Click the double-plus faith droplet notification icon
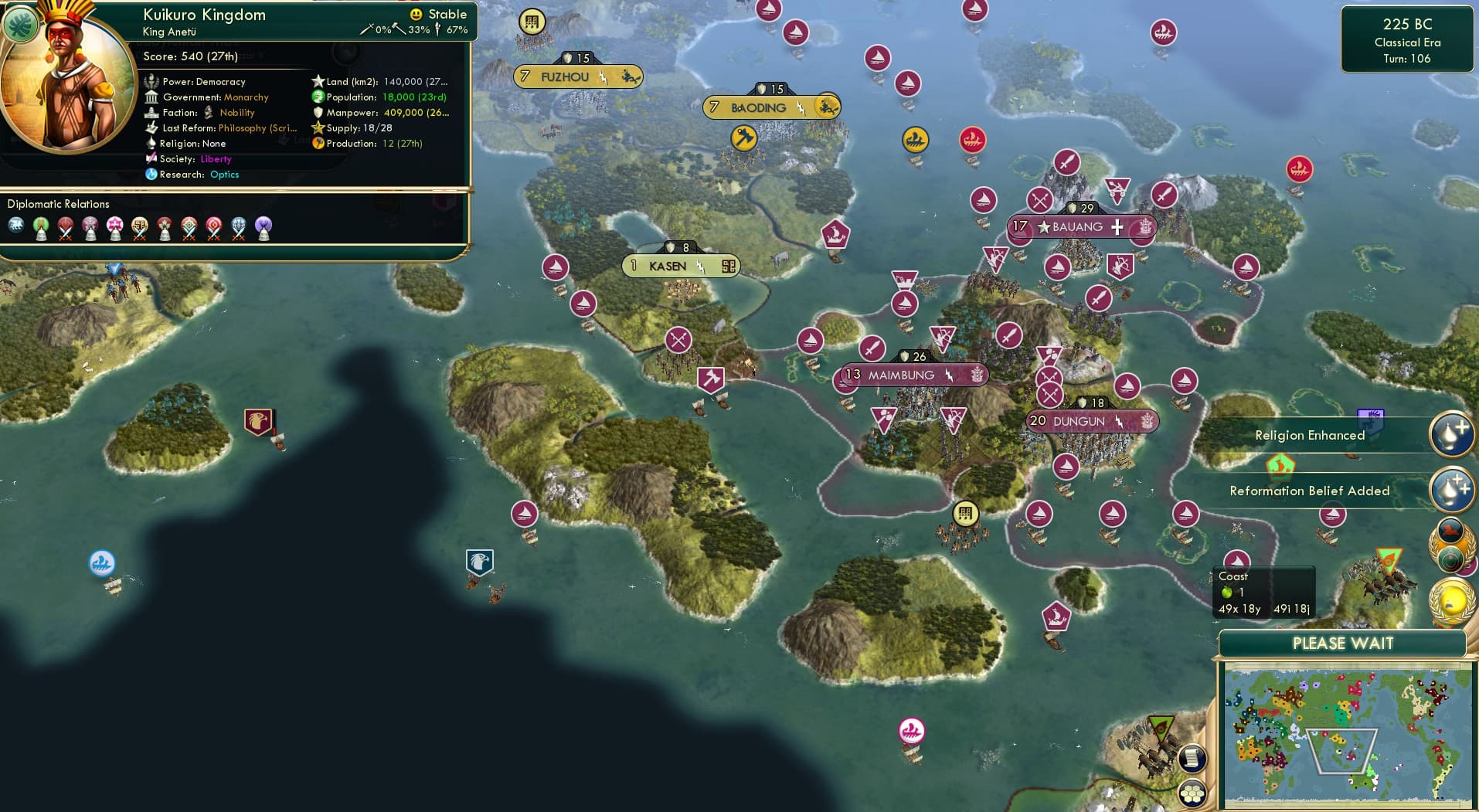 pos(1452,488)
